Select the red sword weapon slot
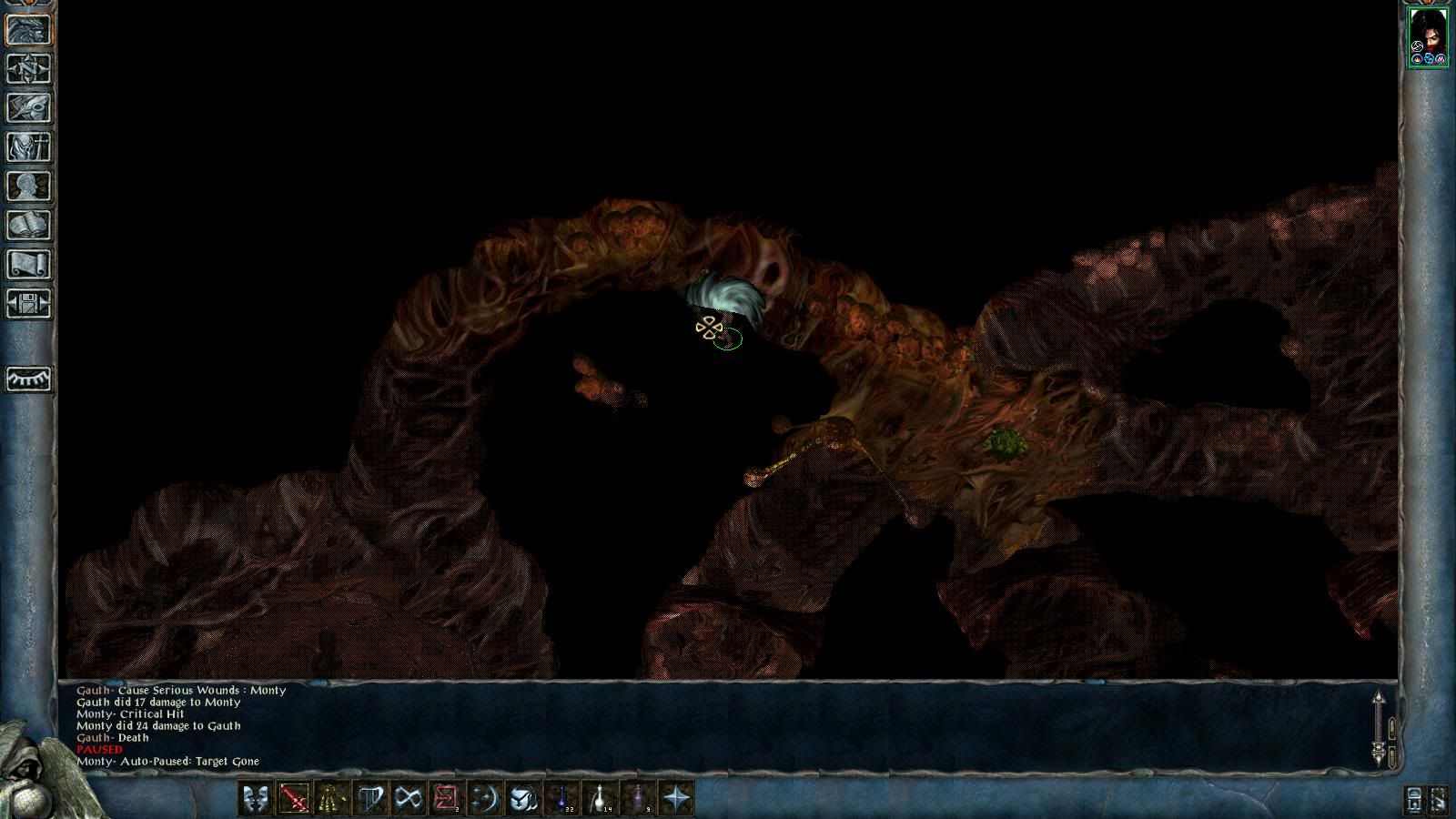The height and width of the screenshot is (819, 1456). [x=294, y=799]
